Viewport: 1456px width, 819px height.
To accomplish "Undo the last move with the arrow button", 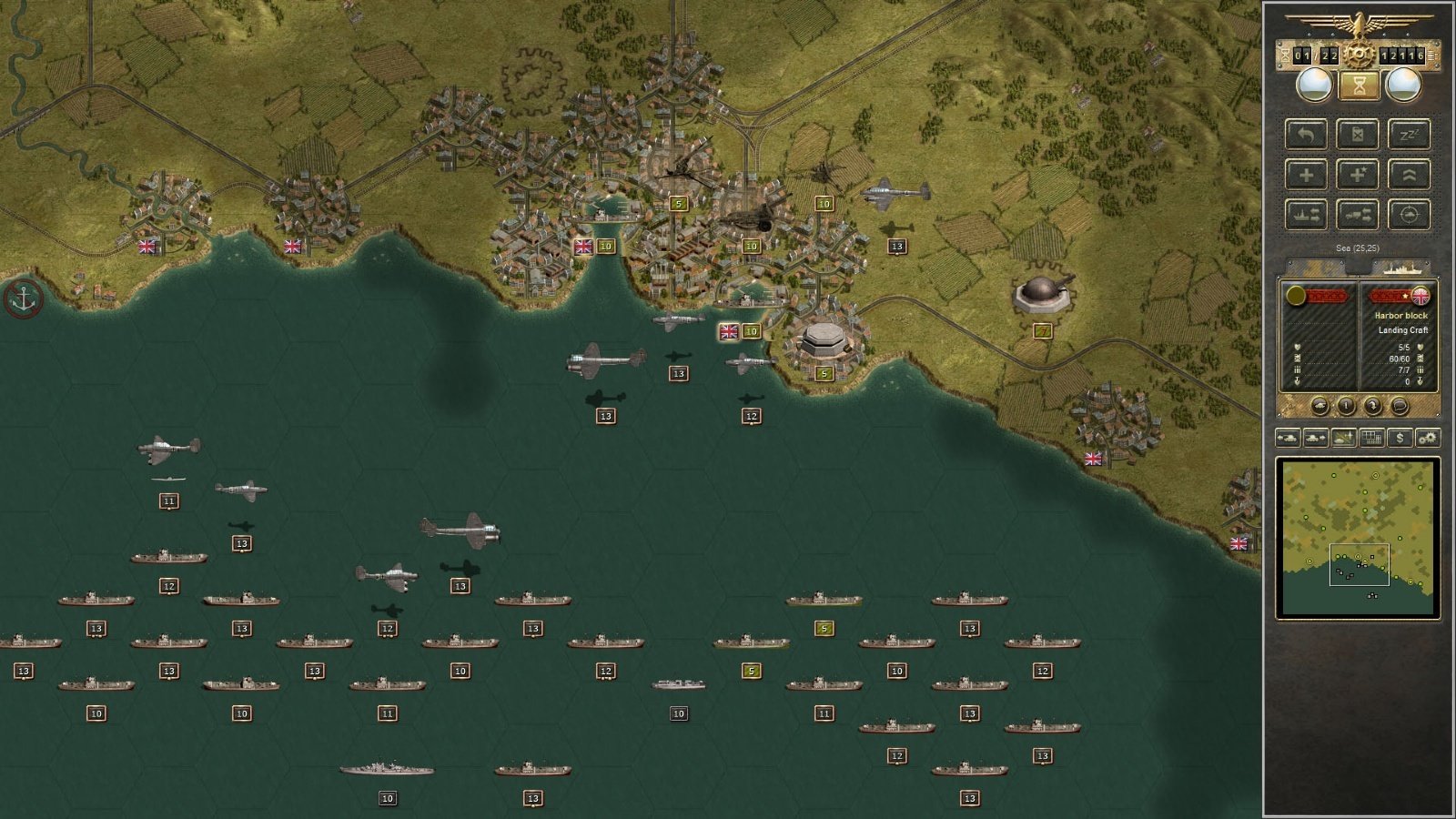I will coord(1306,135).
